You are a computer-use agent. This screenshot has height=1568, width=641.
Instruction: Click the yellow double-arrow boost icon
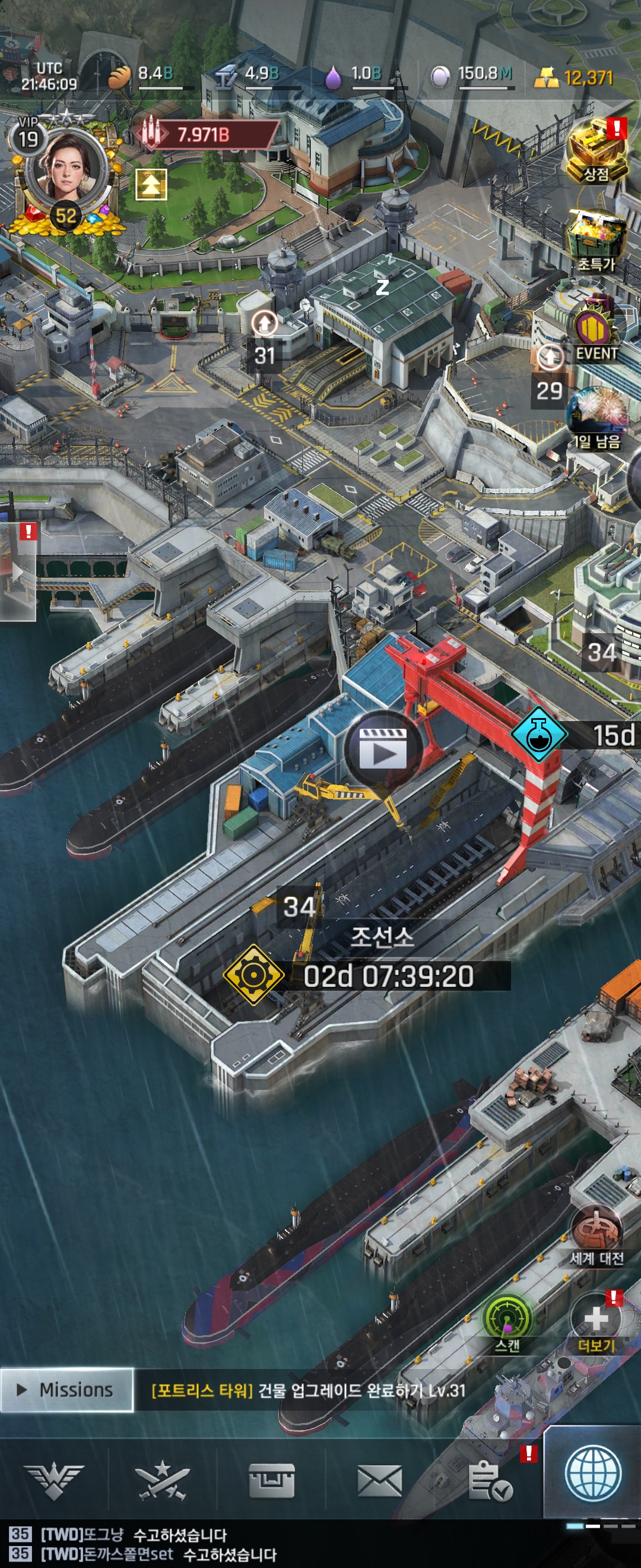[150, 185]
